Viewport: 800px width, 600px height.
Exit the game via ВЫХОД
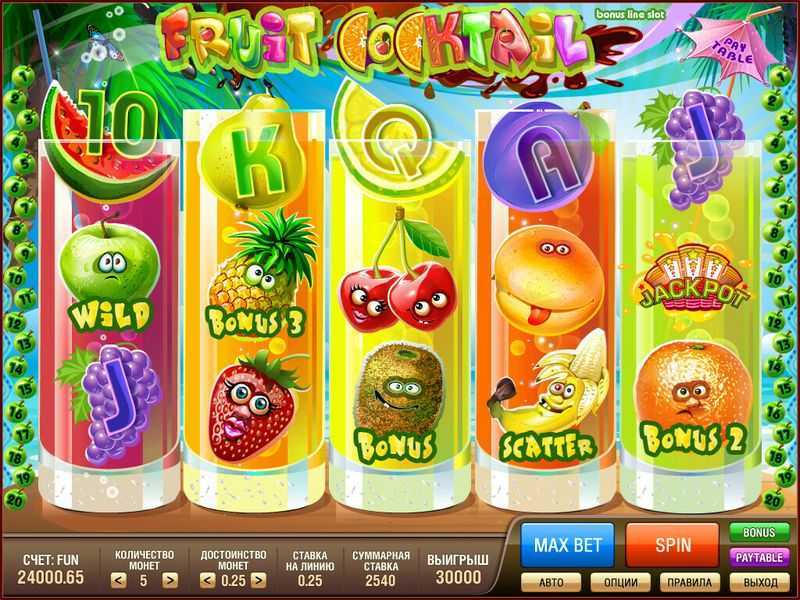click(x=757, y=581)
